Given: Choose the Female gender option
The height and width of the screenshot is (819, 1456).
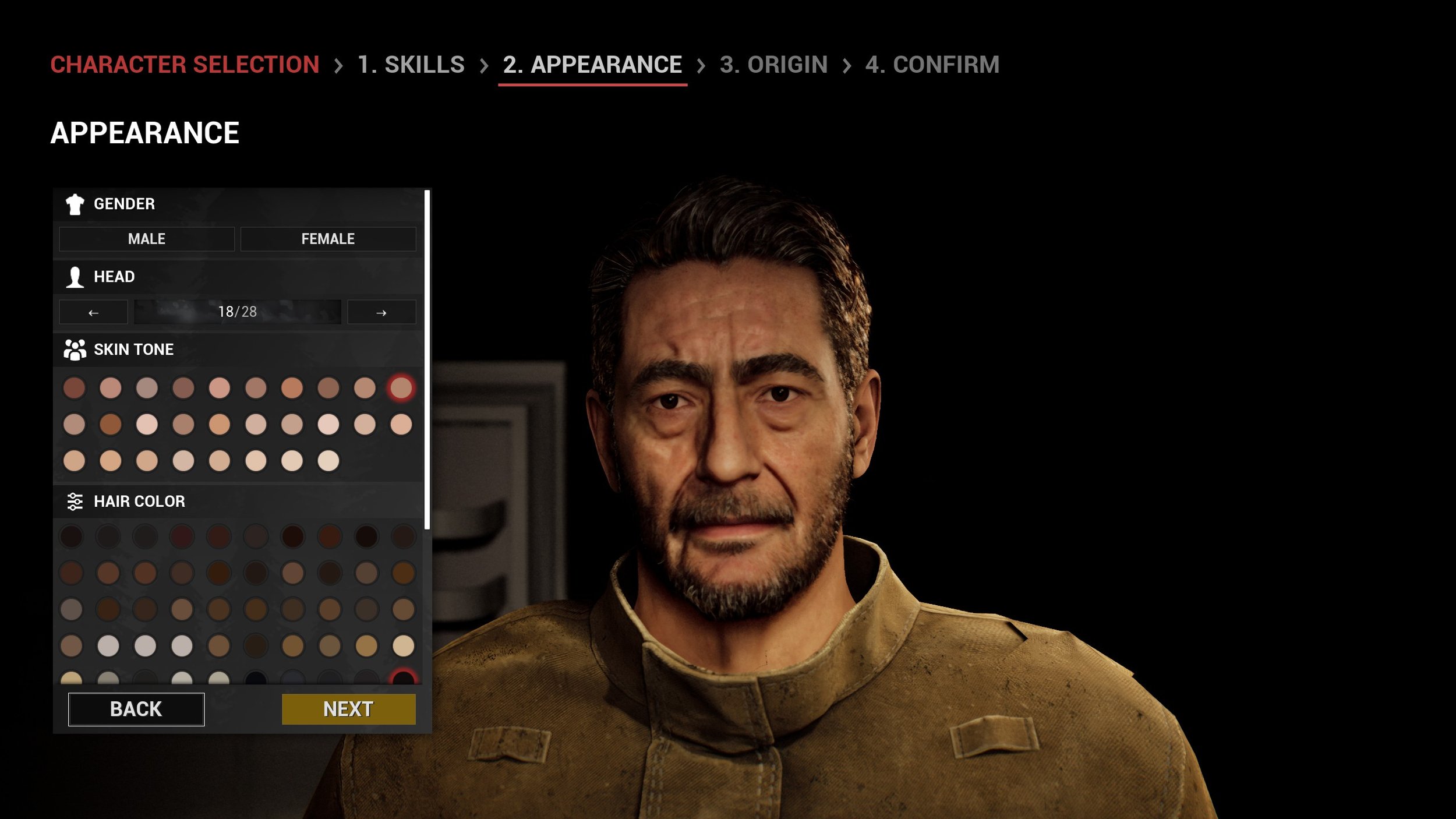Looking at the screenshot, I should [x=328, y=239].
